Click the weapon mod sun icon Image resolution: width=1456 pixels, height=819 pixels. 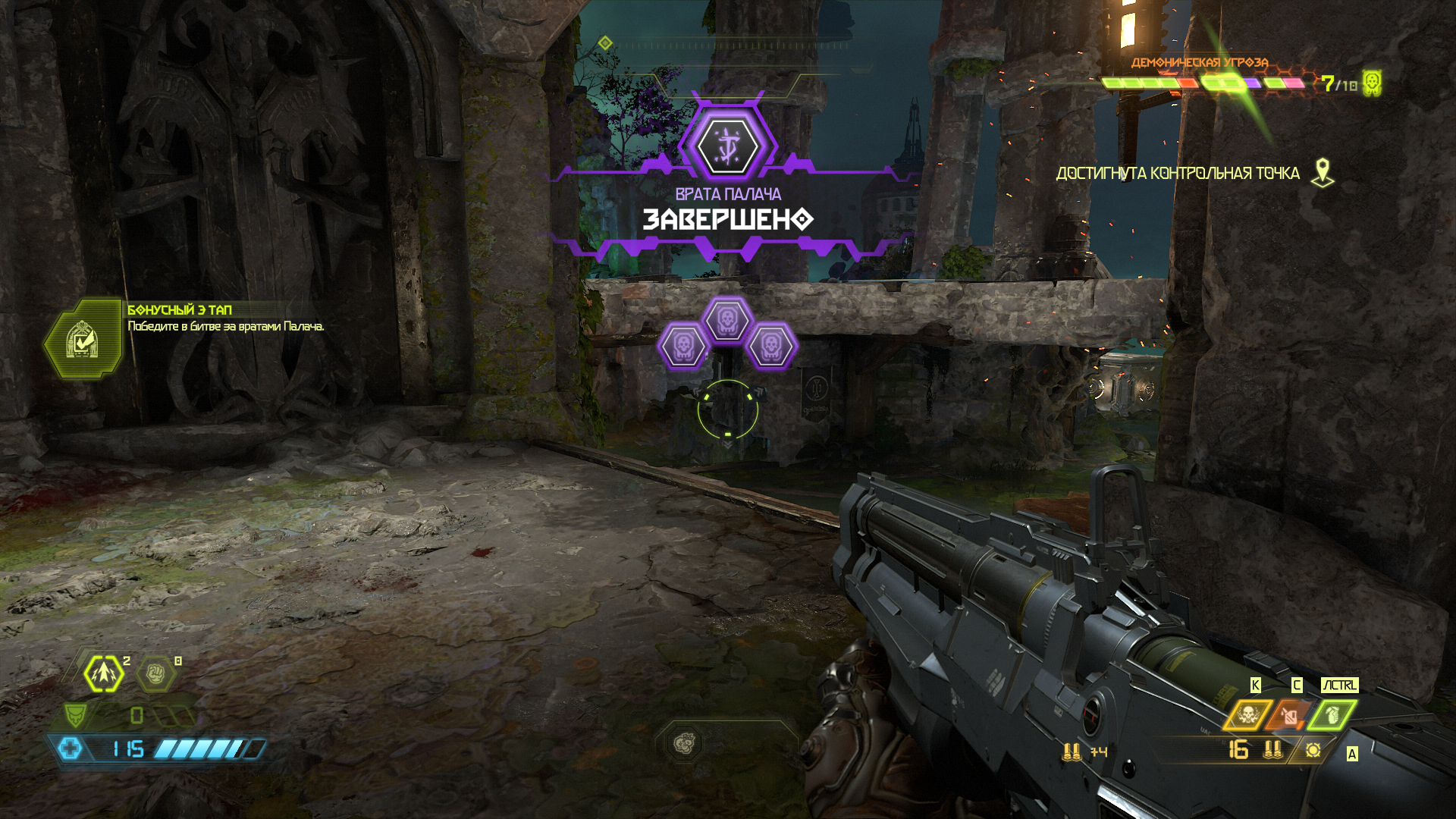click(x=1313, y=750)
